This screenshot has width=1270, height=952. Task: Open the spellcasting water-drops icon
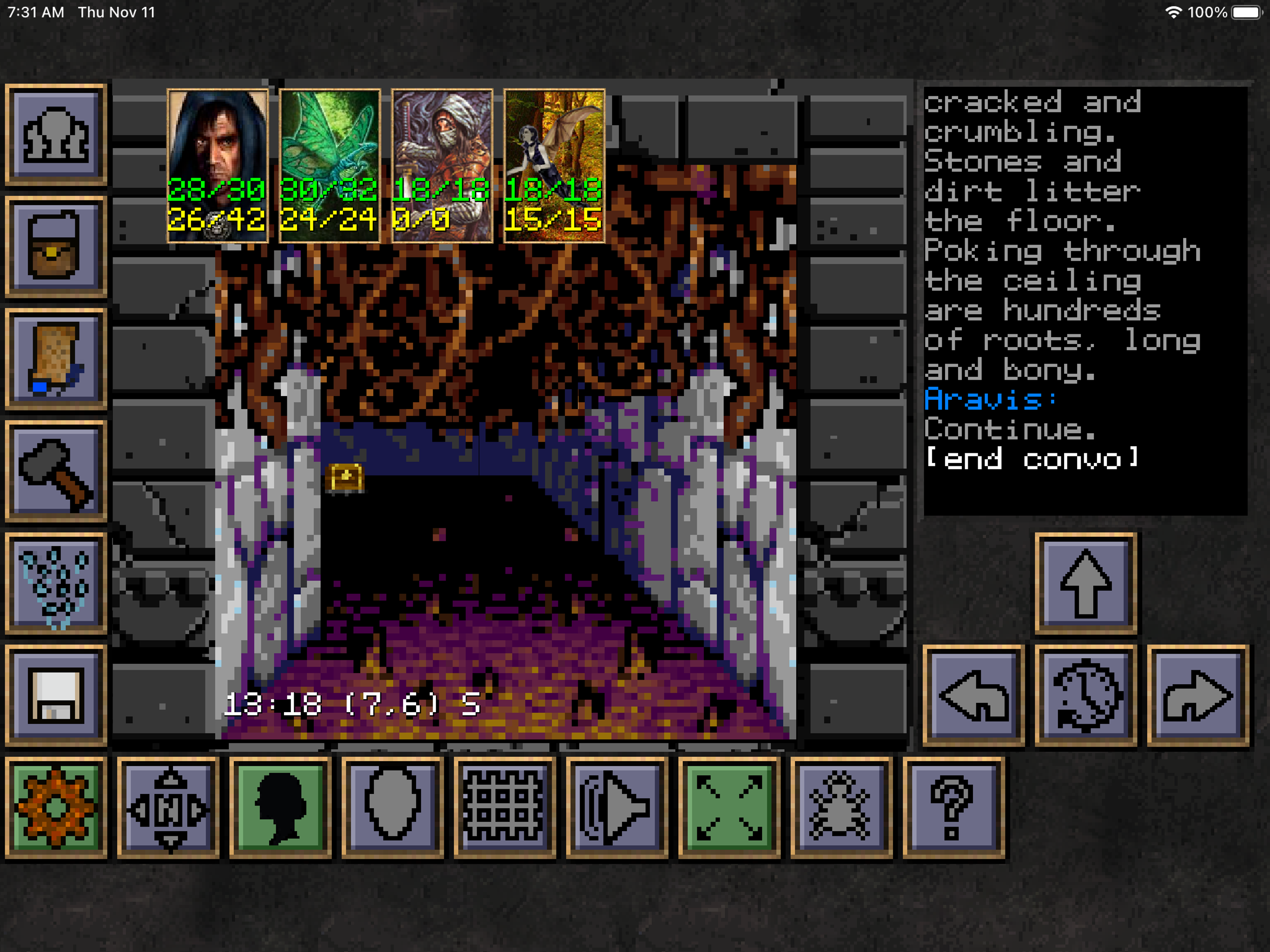coord(56,583)
